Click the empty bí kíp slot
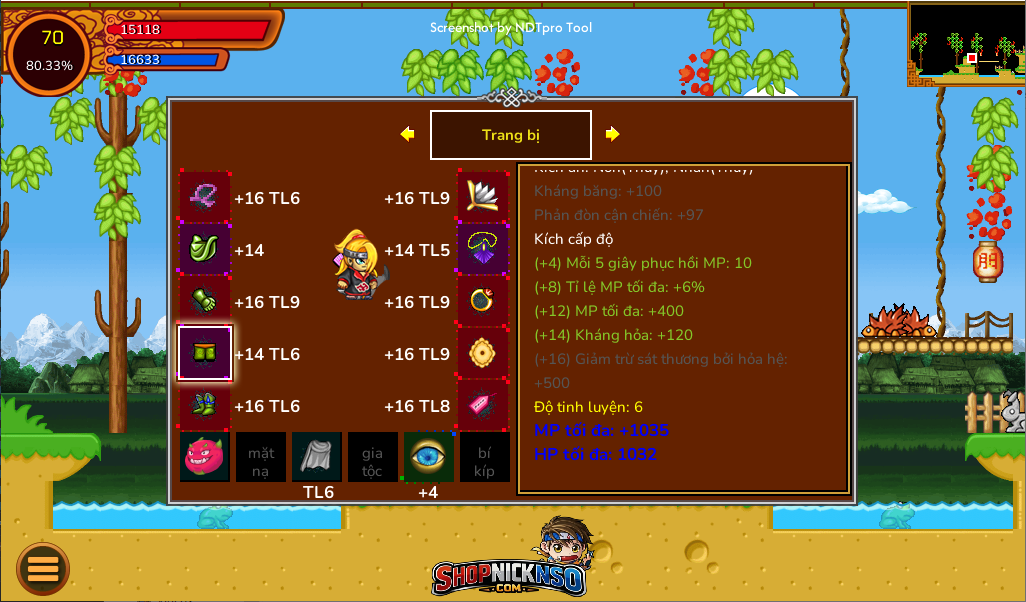1026x602 pixels. [484, 457]
